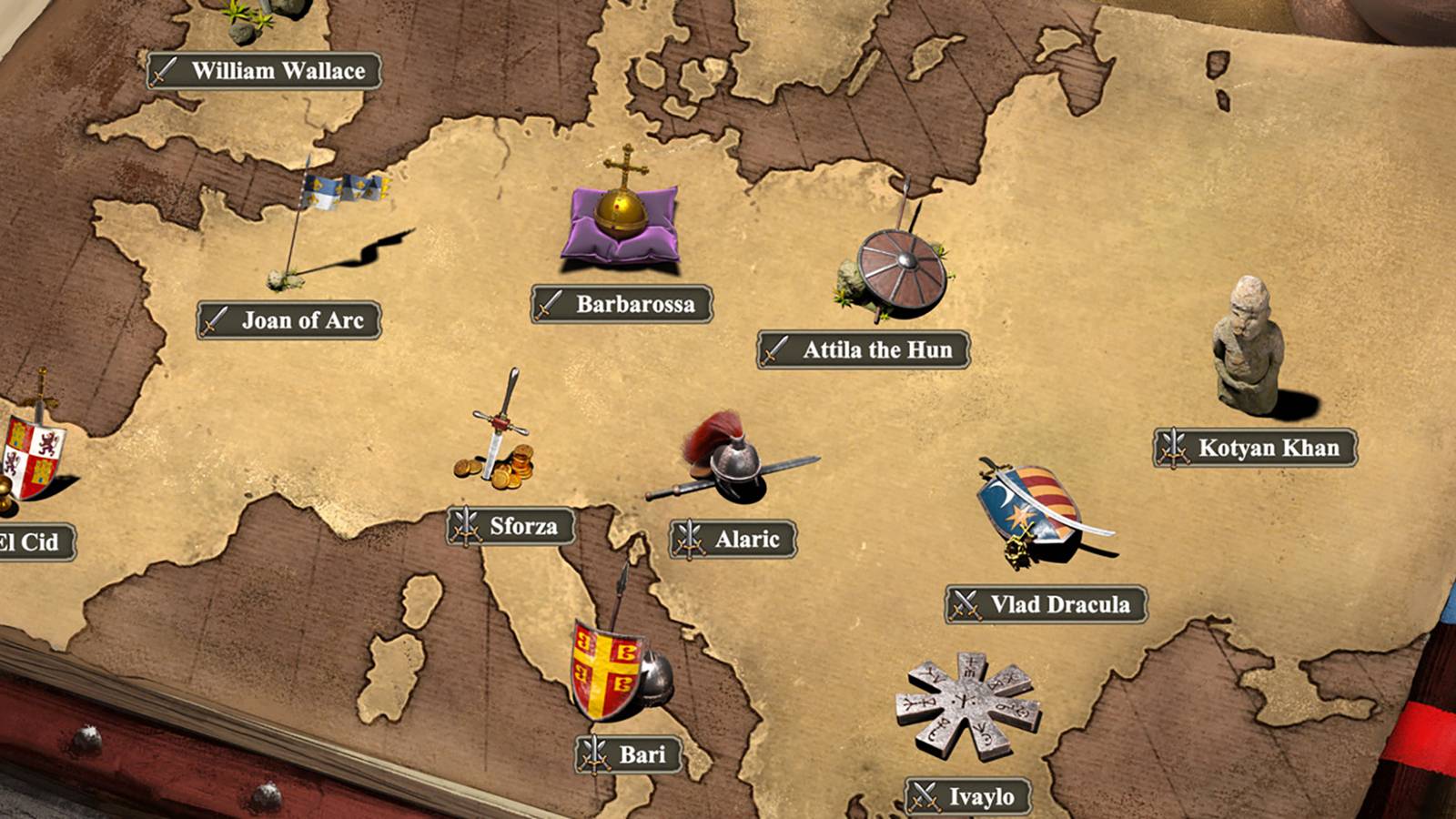Click the El Cid nameplate
The image size is (1456, 819).
(32, 542)
